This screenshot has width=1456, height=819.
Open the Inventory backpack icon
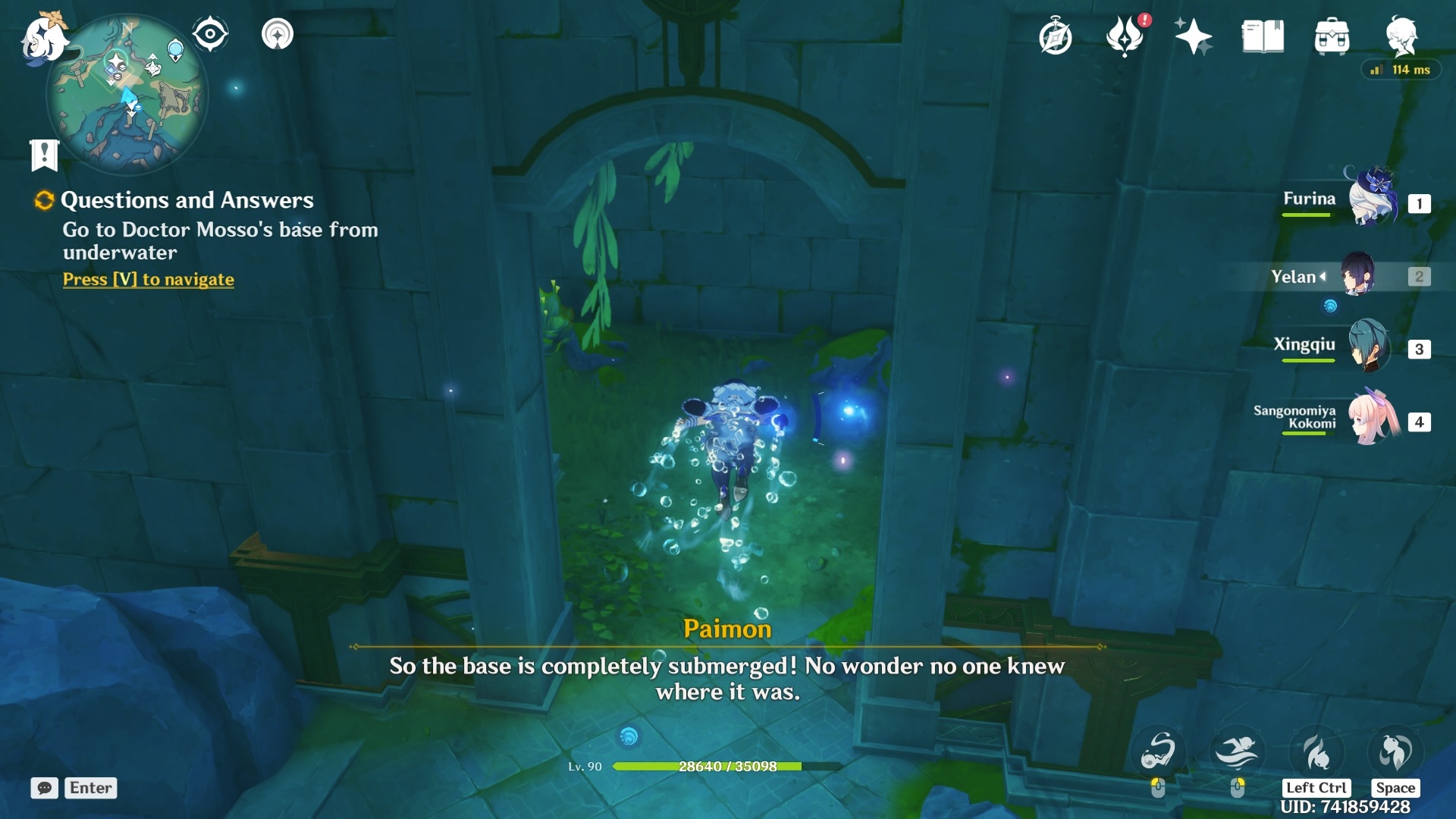point(1332,35)
